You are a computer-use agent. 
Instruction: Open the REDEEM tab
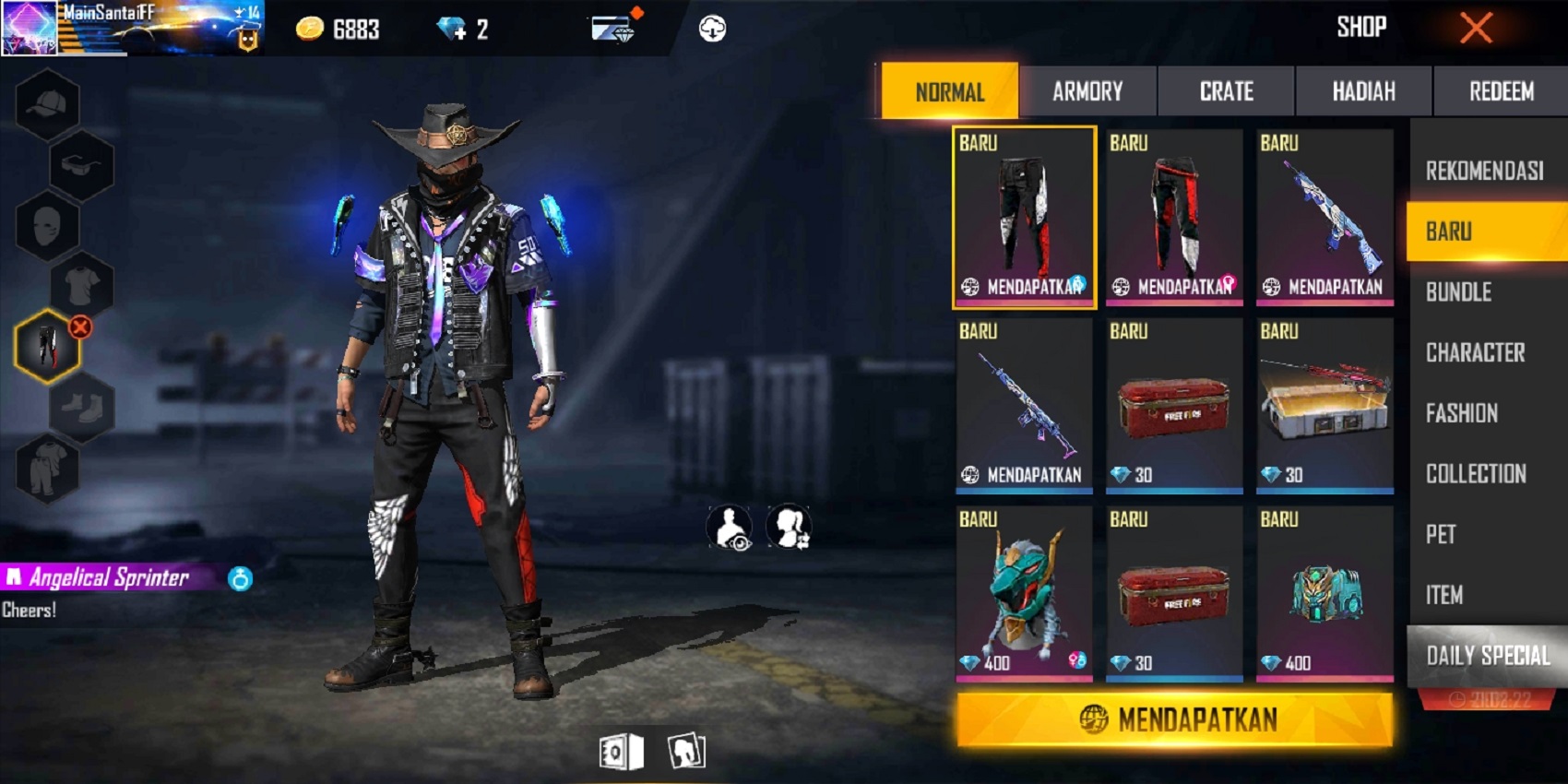point(1503,90)
